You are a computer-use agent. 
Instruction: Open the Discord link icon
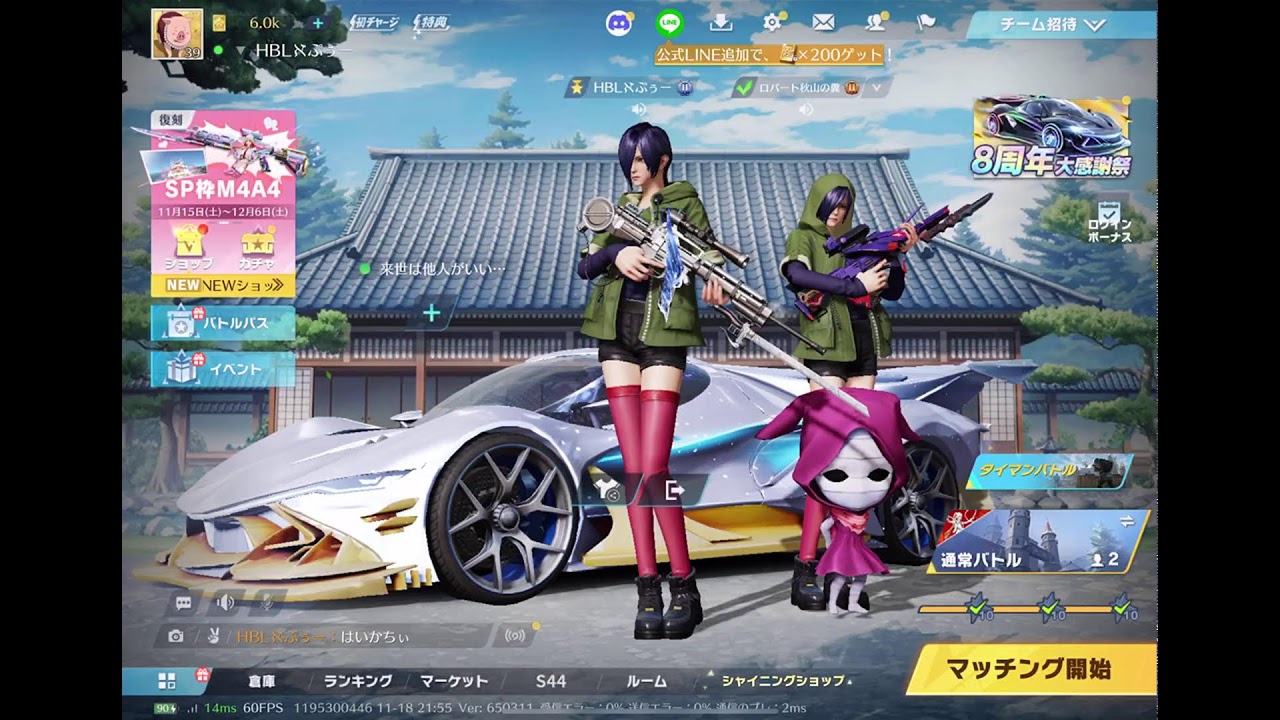coord(619,23)
